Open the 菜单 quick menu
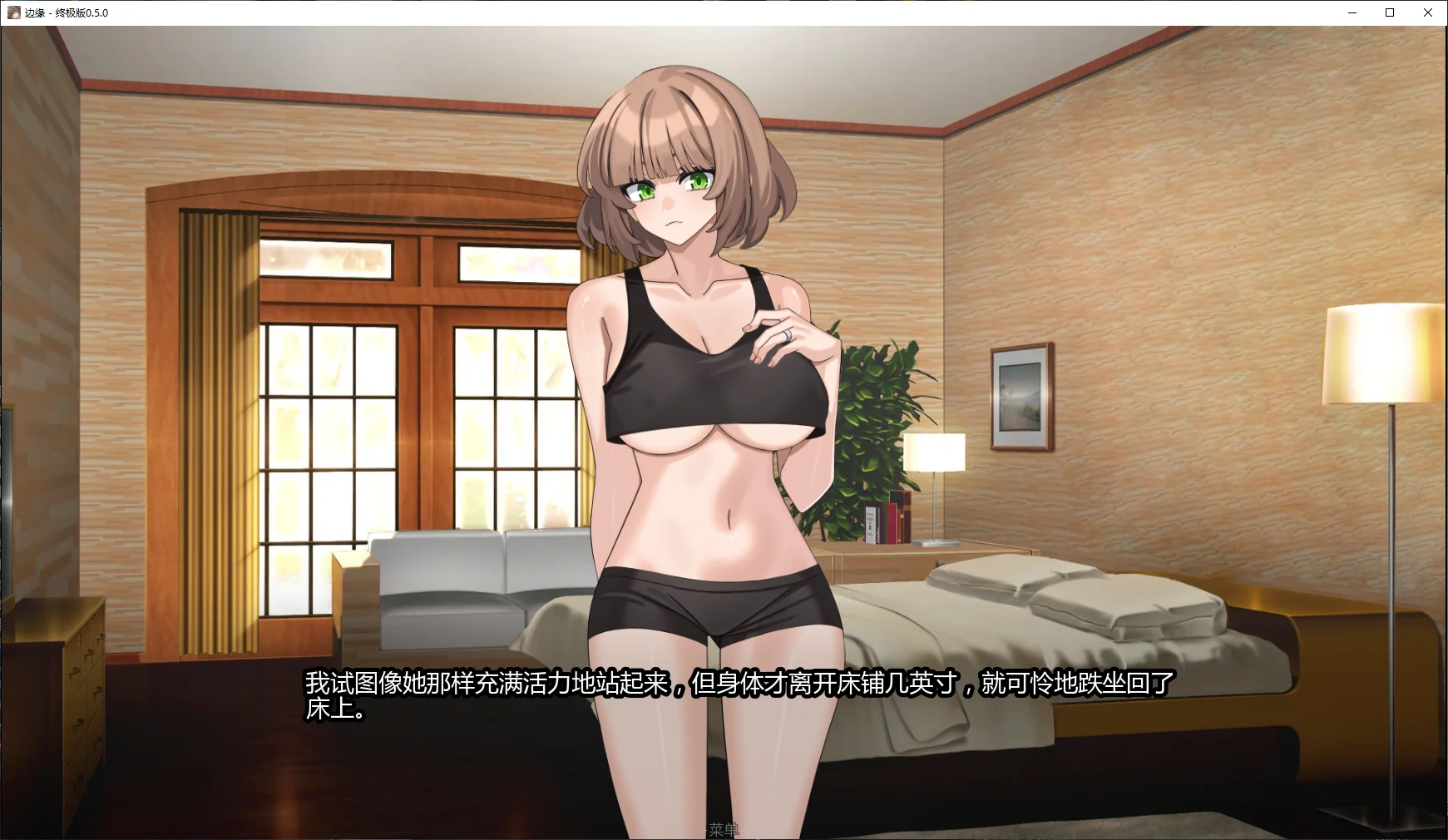Viewport: 1448px width, 840px height. [724, 830]
